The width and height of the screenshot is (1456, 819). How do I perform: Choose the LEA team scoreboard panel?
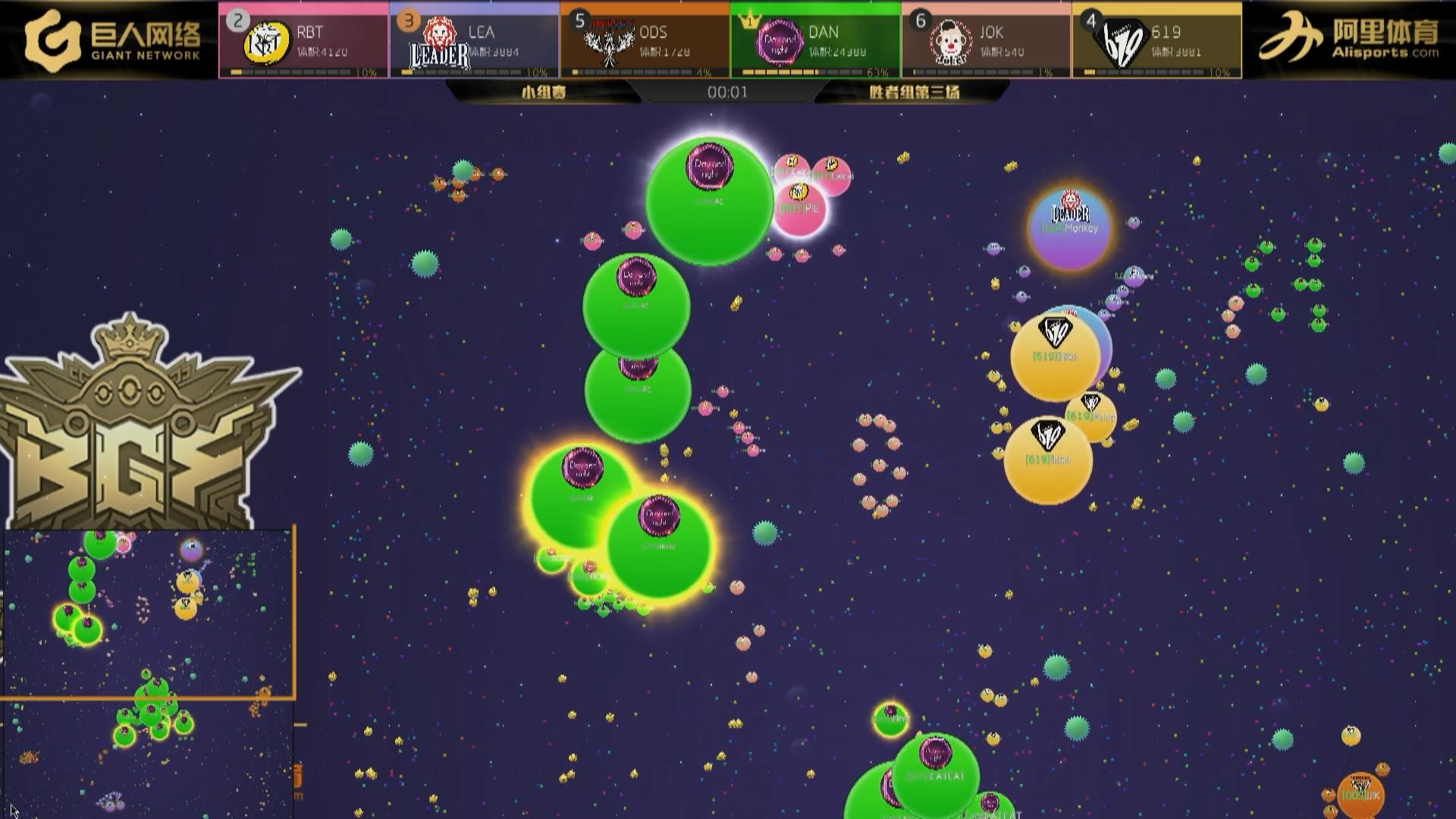[x=474, y=41]
